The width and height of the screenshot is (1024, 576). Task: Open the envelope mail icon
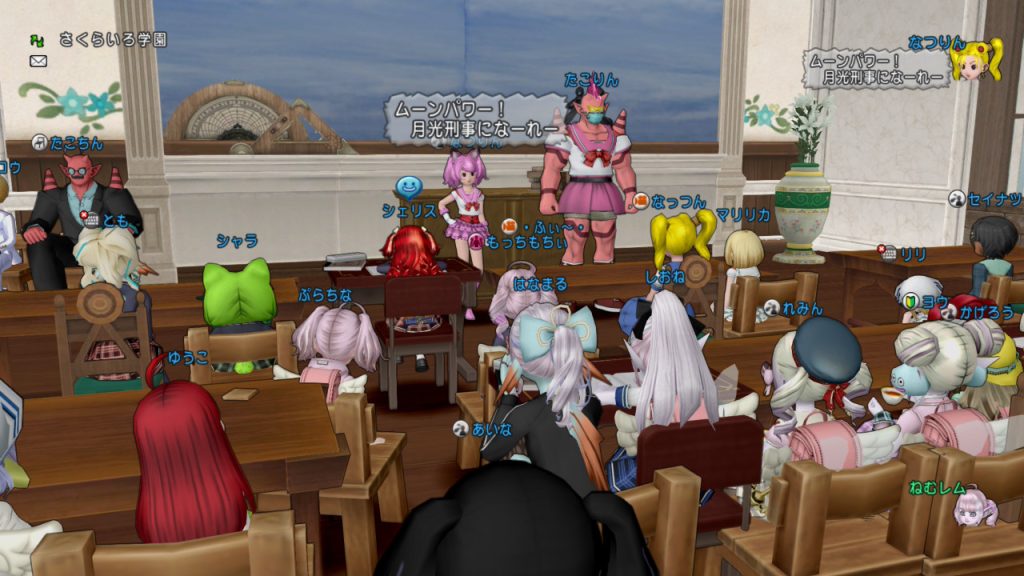[x=39, y=61]
